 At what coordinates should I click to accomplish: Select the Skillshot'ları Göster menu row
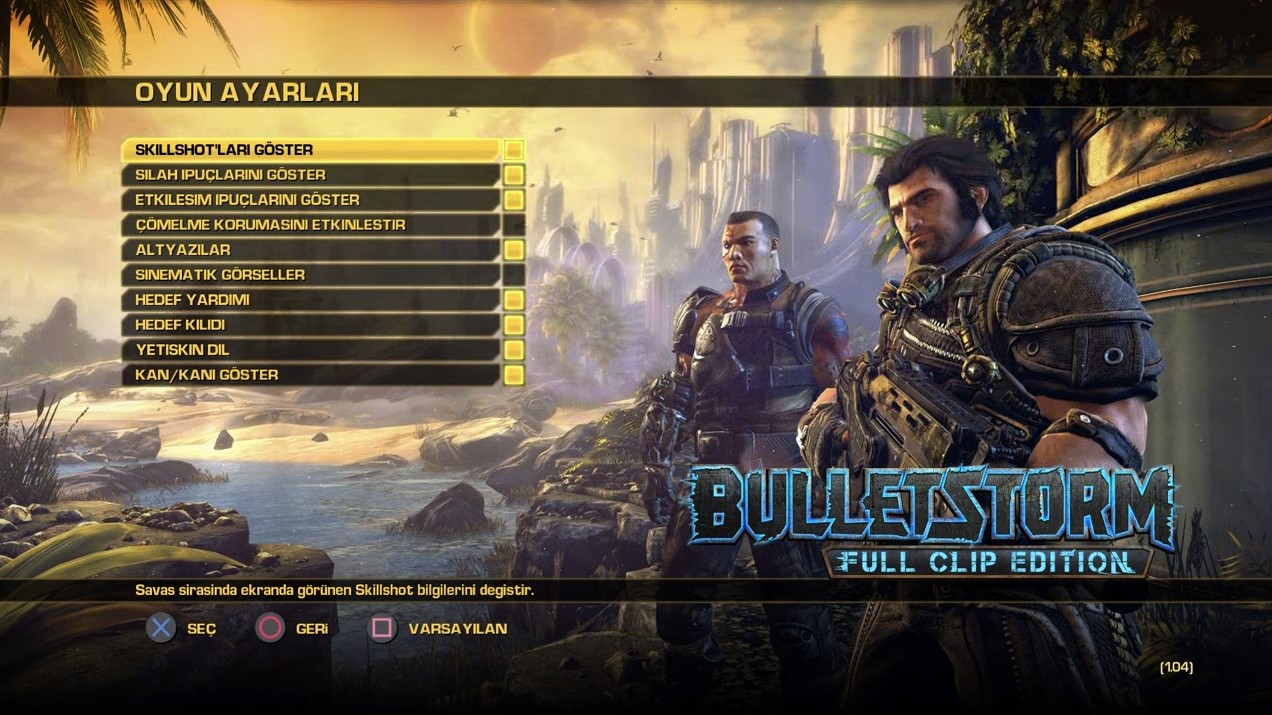pos(310,150)
